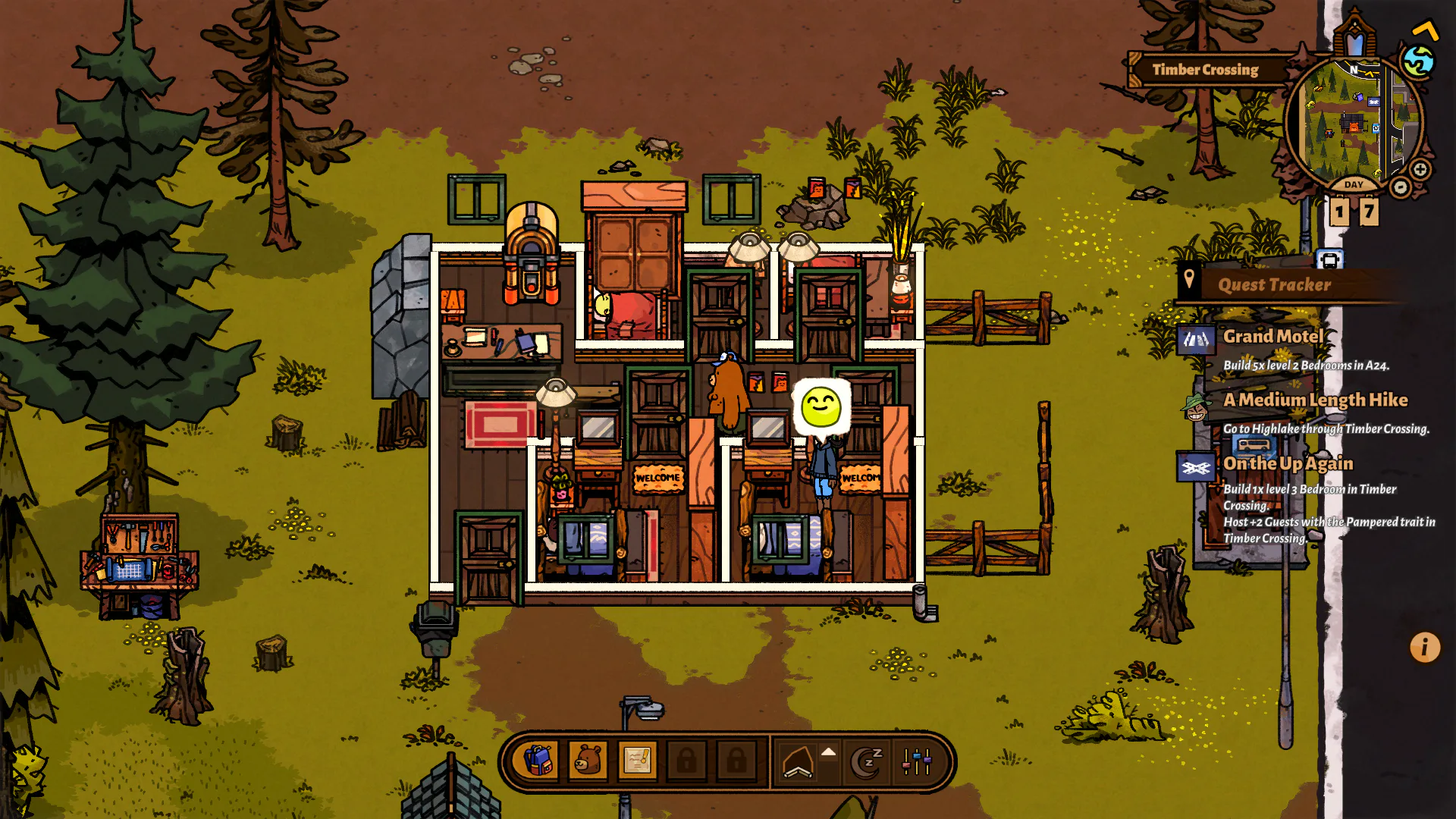1456x819 pixels.
Task: Toggle the roof visibility button
Action: [798, 762]
